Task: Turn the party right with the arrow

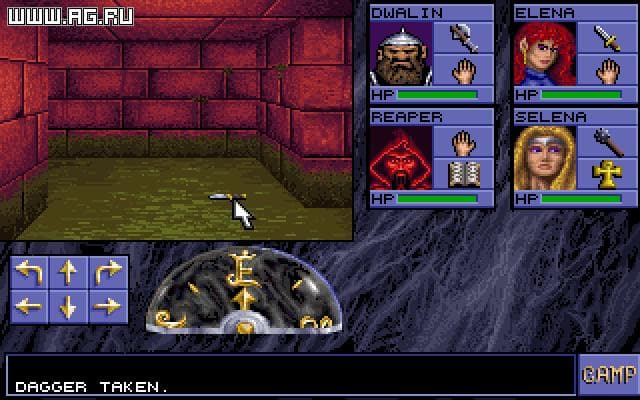Action: point(106,273)
